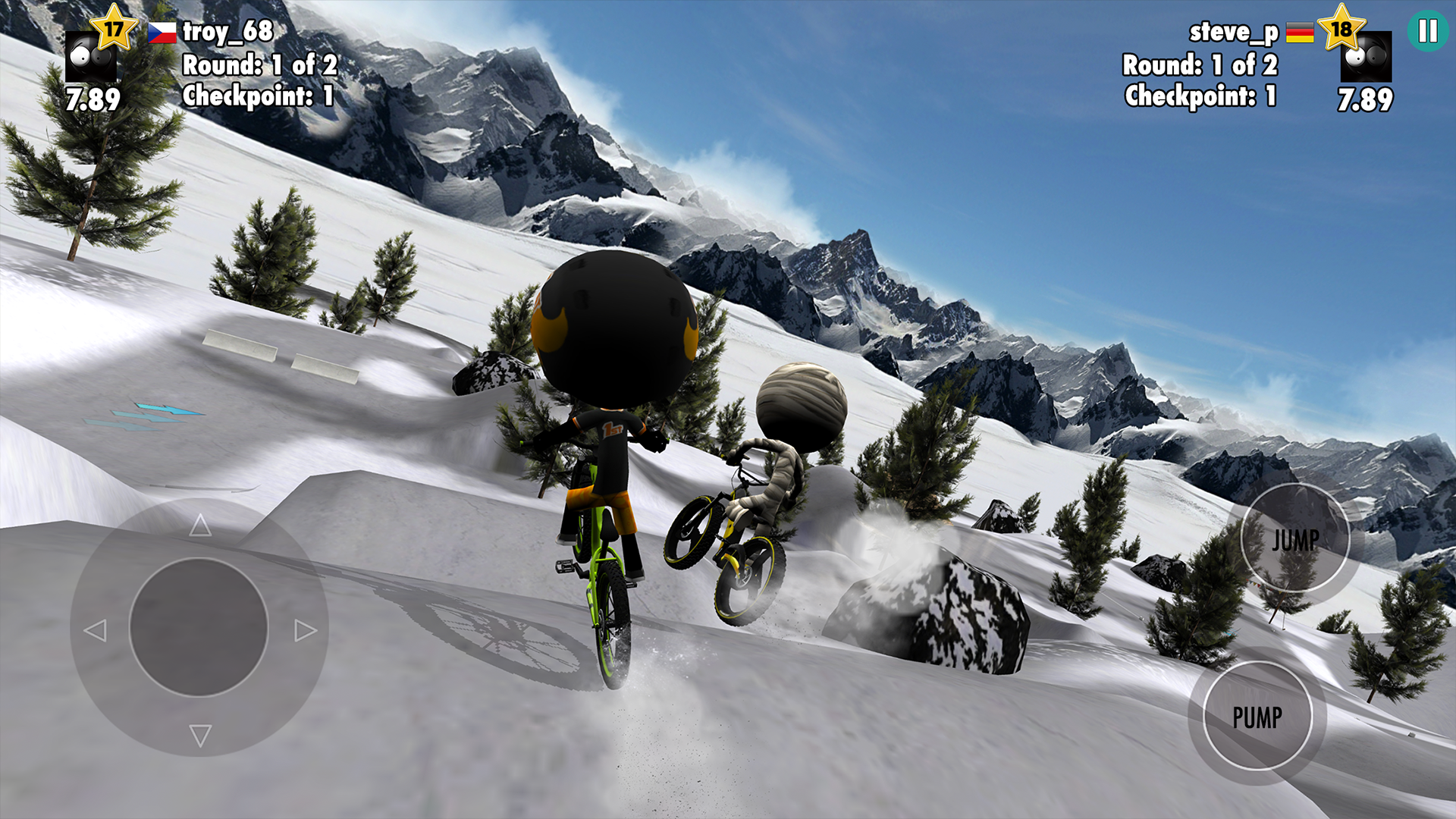Select the steve_p player name
The width and height of the screenshot is (1456, 819).
(x=1232, y=33)
